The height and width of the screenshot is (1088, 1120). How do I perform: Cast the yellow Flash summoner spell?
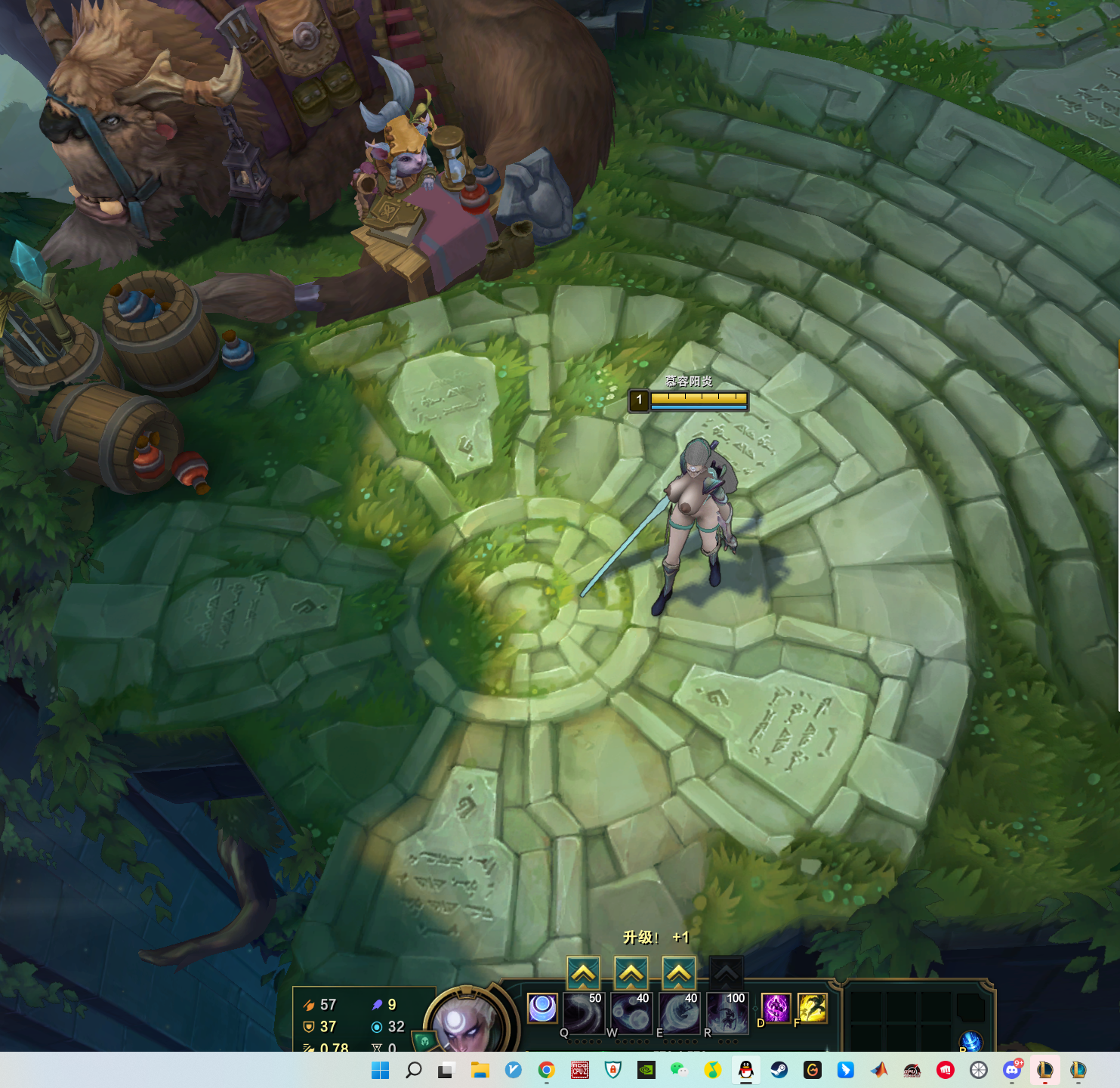click(813, 1008)
